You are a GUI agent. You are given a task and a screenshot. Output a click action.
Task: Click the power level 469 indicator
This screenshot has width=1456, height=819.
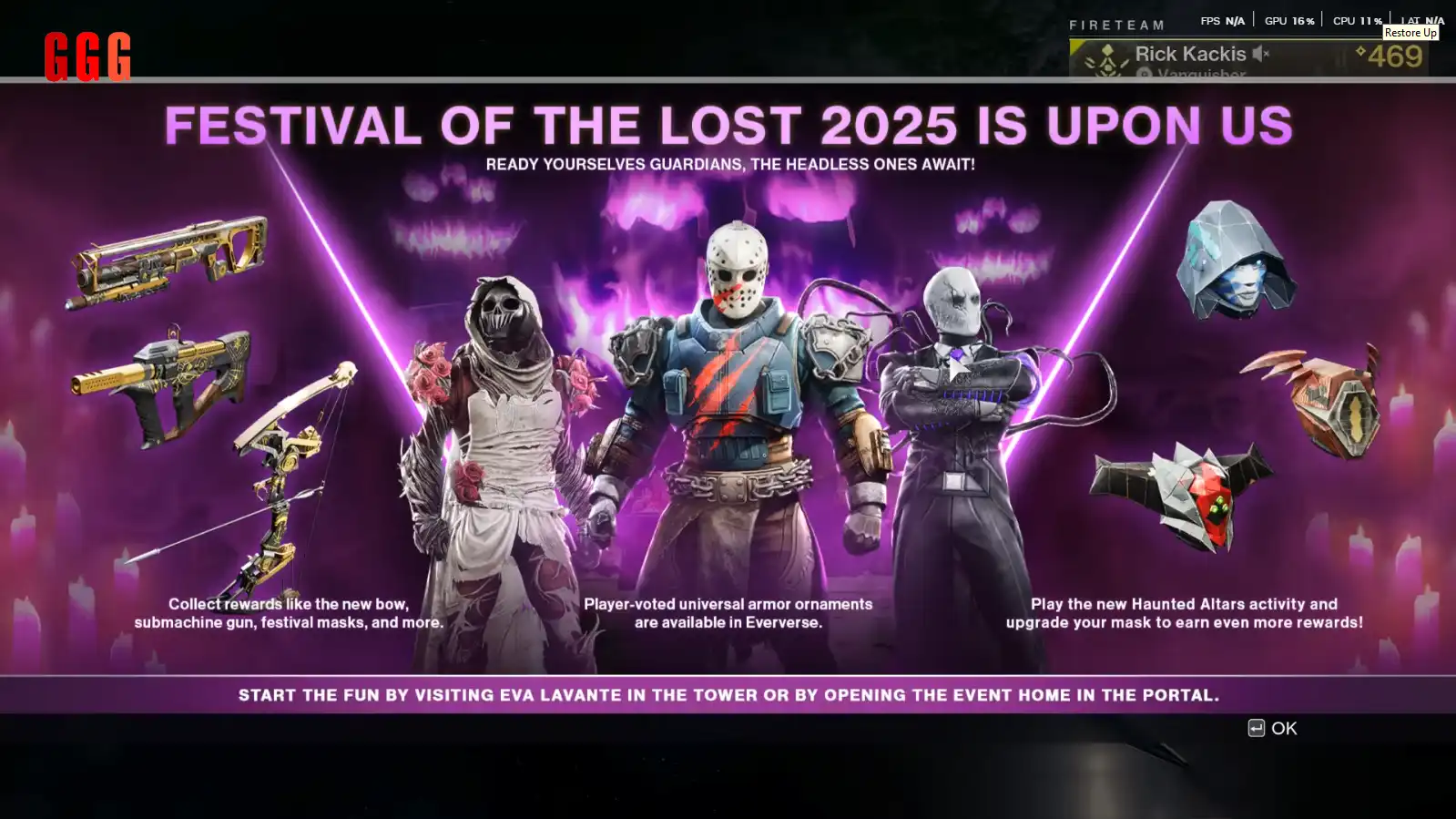[x=1395, y=56]
